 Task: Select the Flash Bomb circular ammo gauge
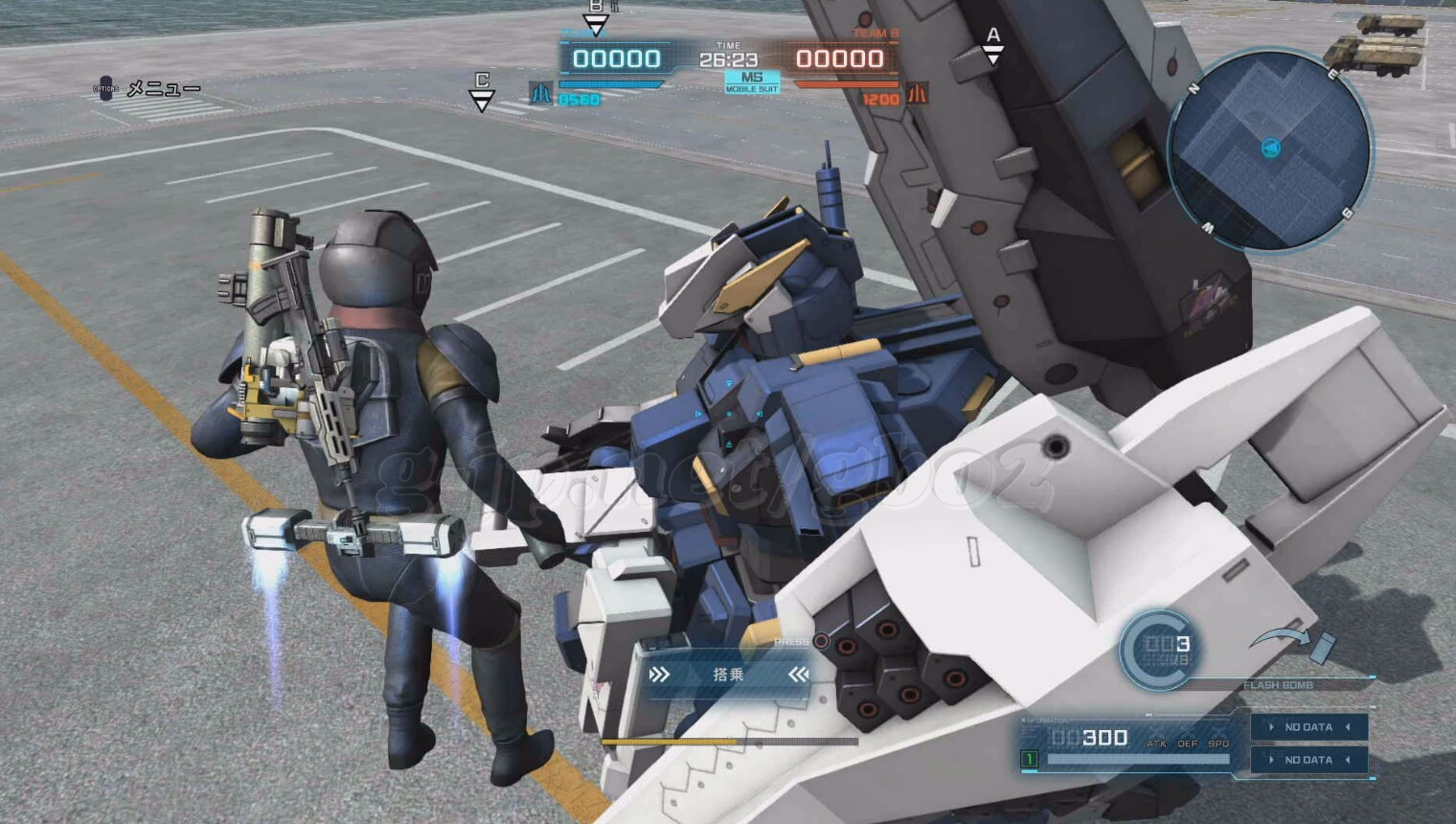tap(1159, 650)
